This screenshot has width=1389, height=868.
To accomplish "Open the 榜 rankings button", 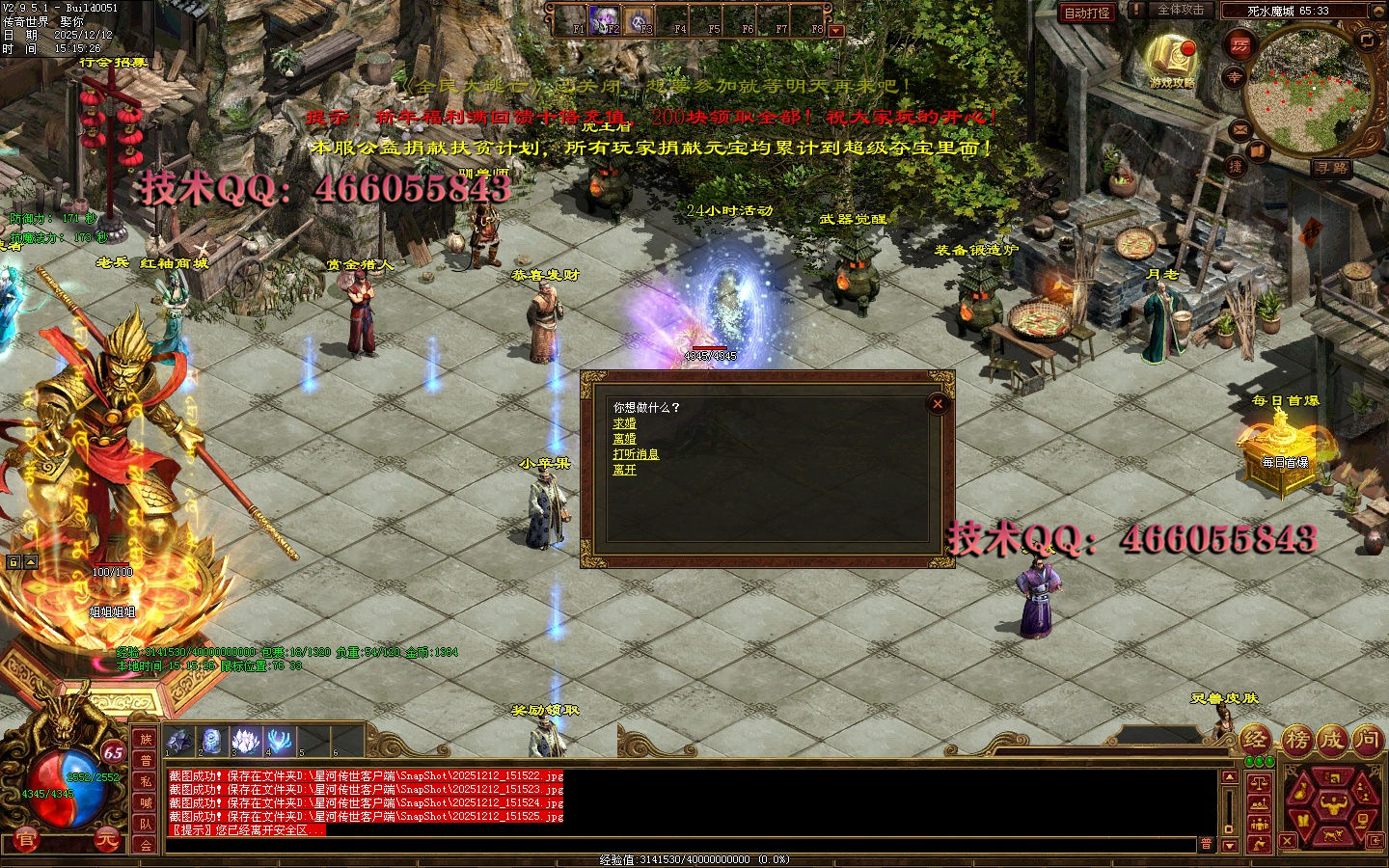I will (1297, 740).
